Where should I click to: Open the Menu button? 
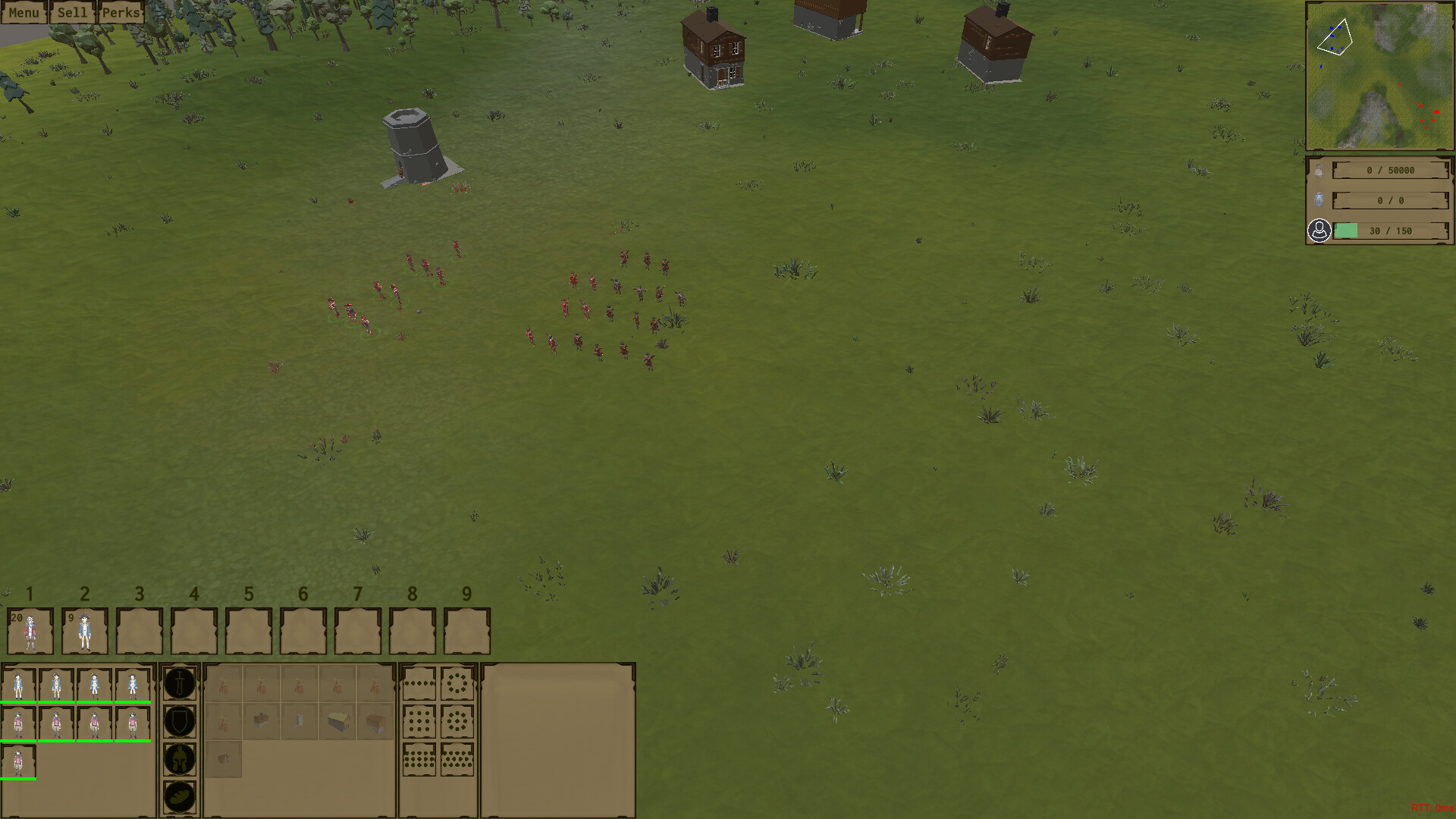point(24,12)
